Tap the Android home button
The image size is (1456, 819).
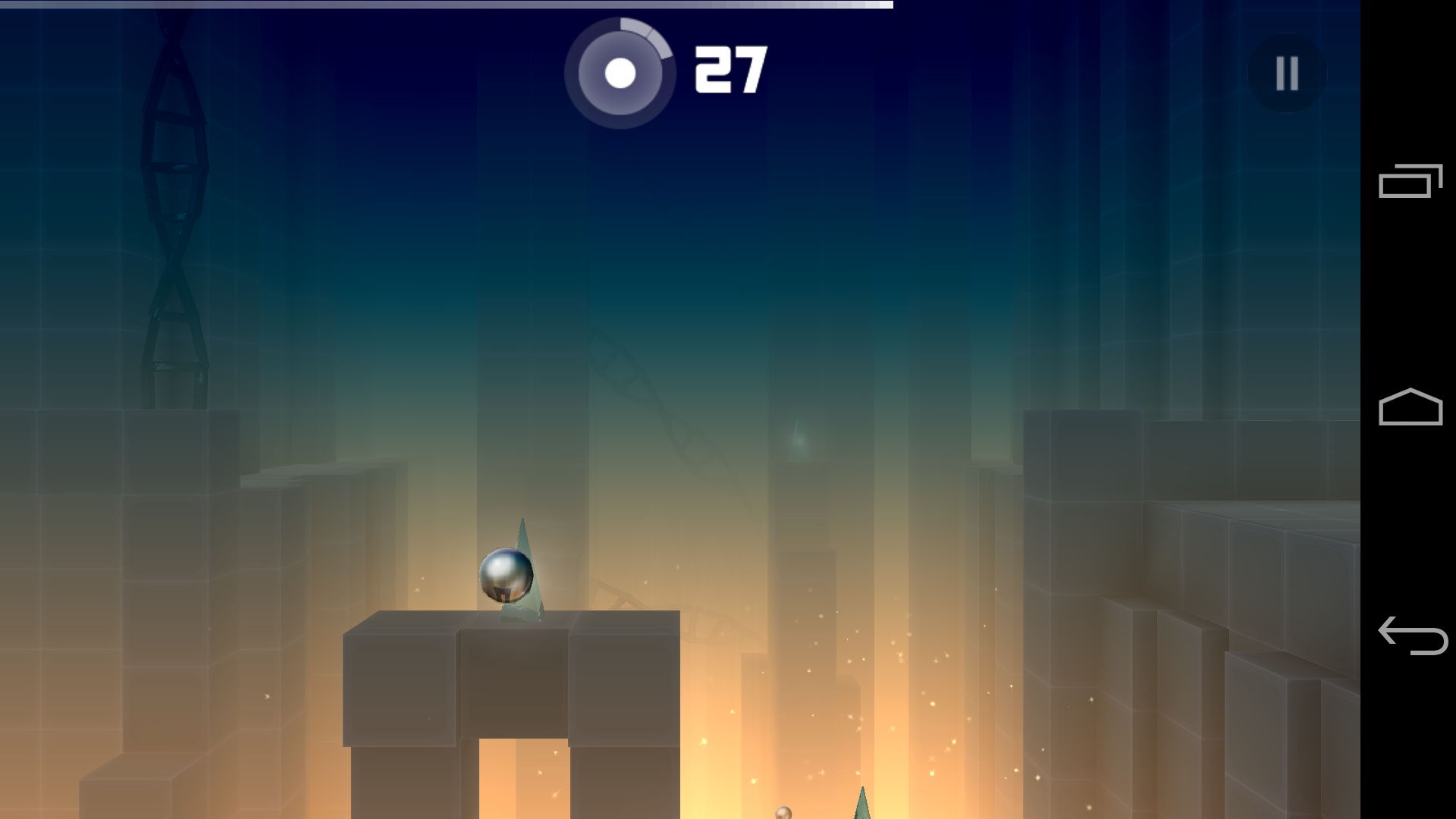(x=1410, y=409)
